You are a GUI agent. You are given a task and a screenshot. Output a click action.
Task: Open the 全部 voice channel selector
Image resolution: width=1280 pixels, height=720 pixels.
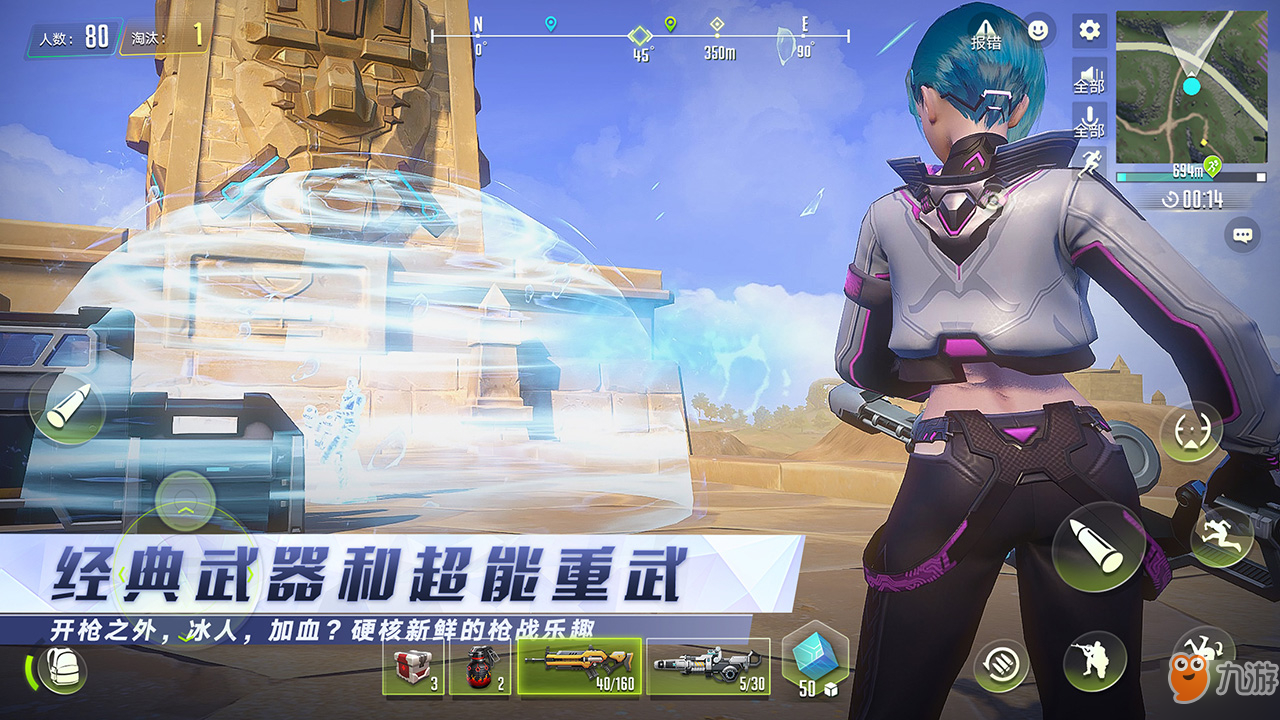coord(1089,87)
